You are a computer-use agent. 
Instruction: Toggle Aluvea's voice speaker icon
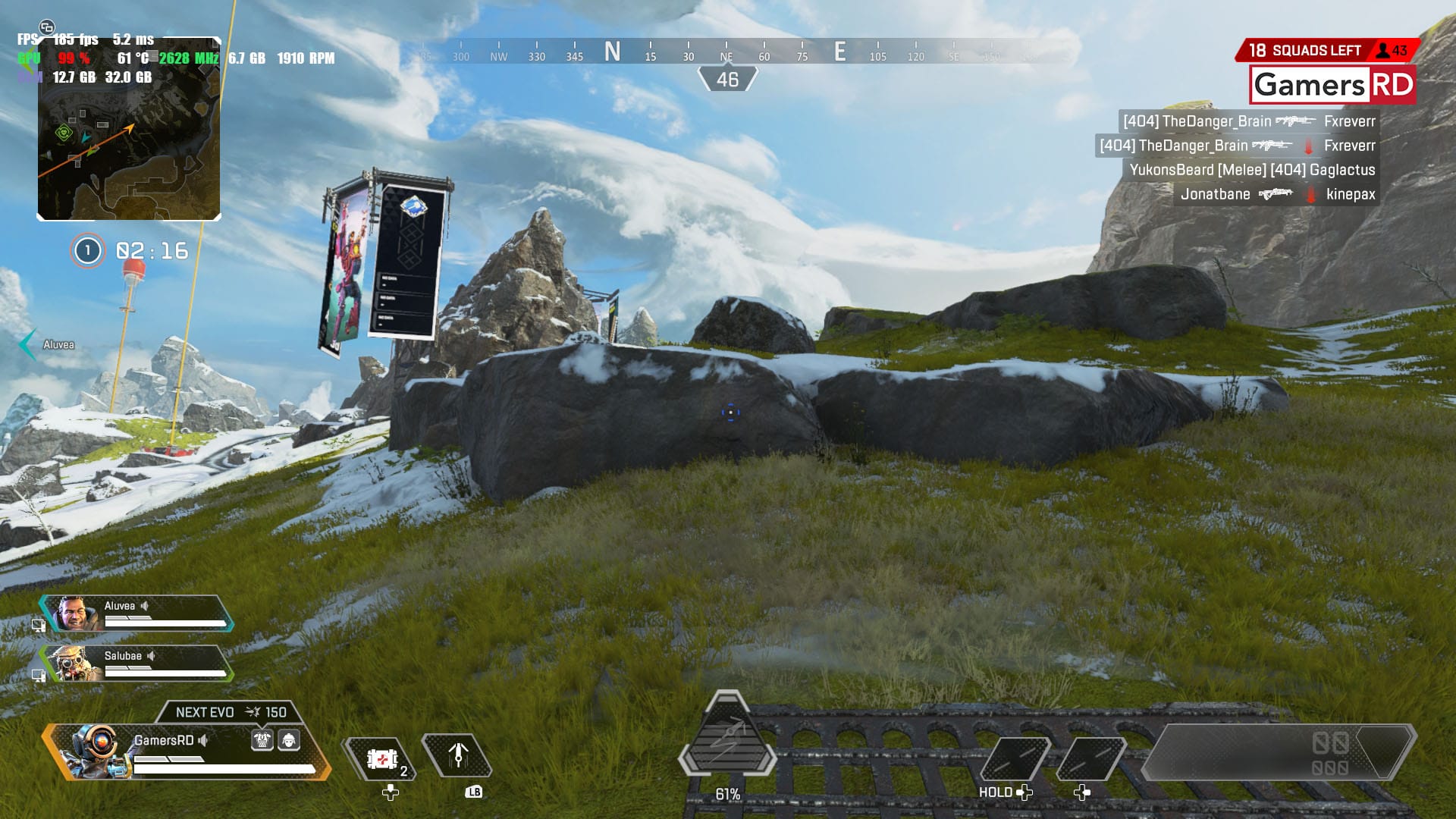click(x=145, y=606)
